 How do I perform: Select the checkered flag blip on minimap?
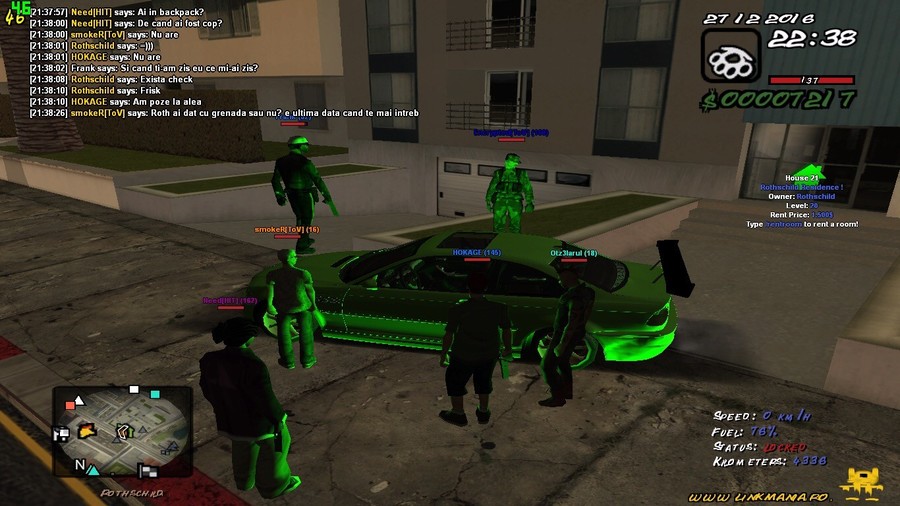click(149, 471)
